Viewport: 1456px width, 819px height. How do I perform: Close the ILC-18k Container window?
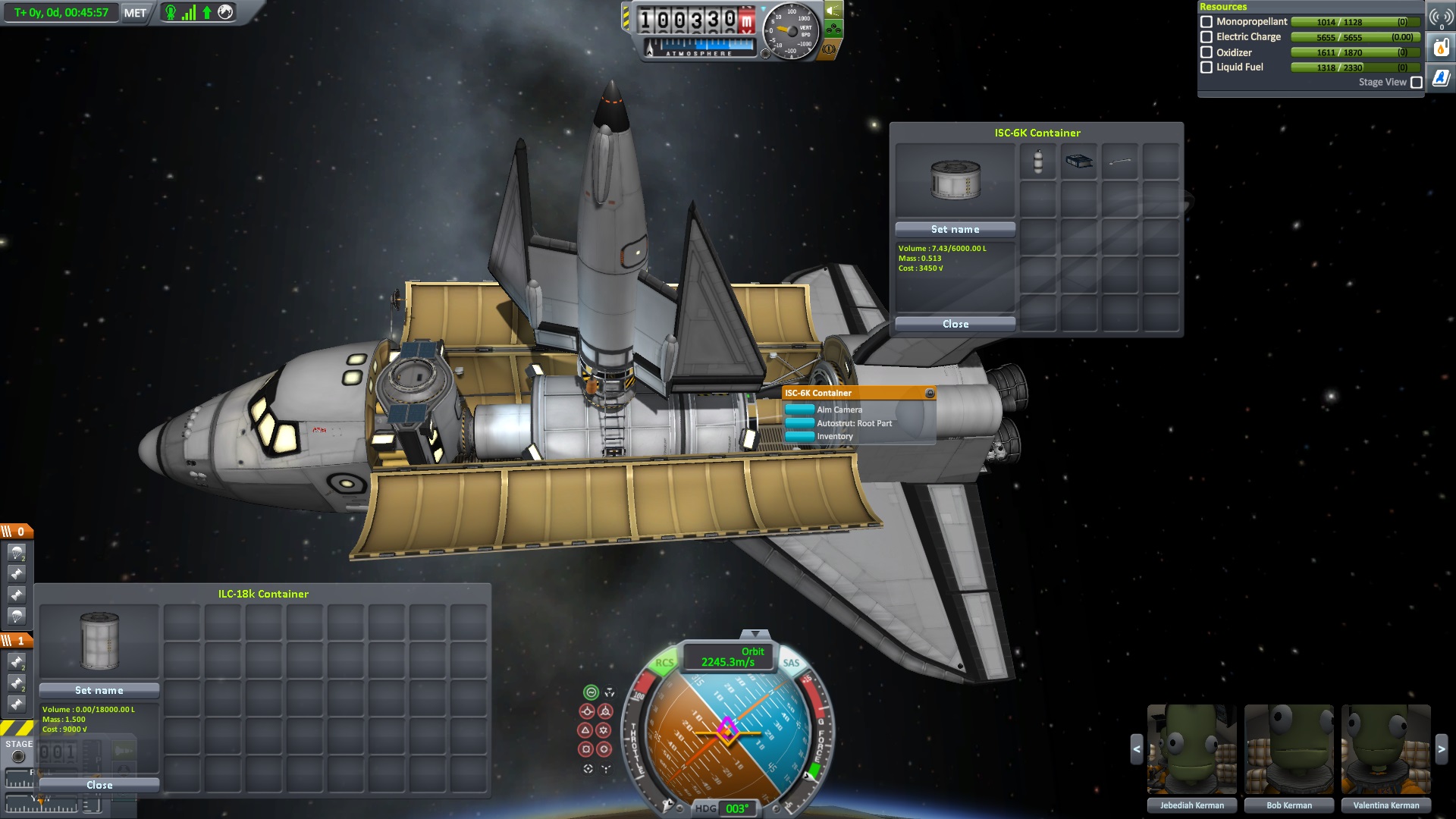(99, 785)
